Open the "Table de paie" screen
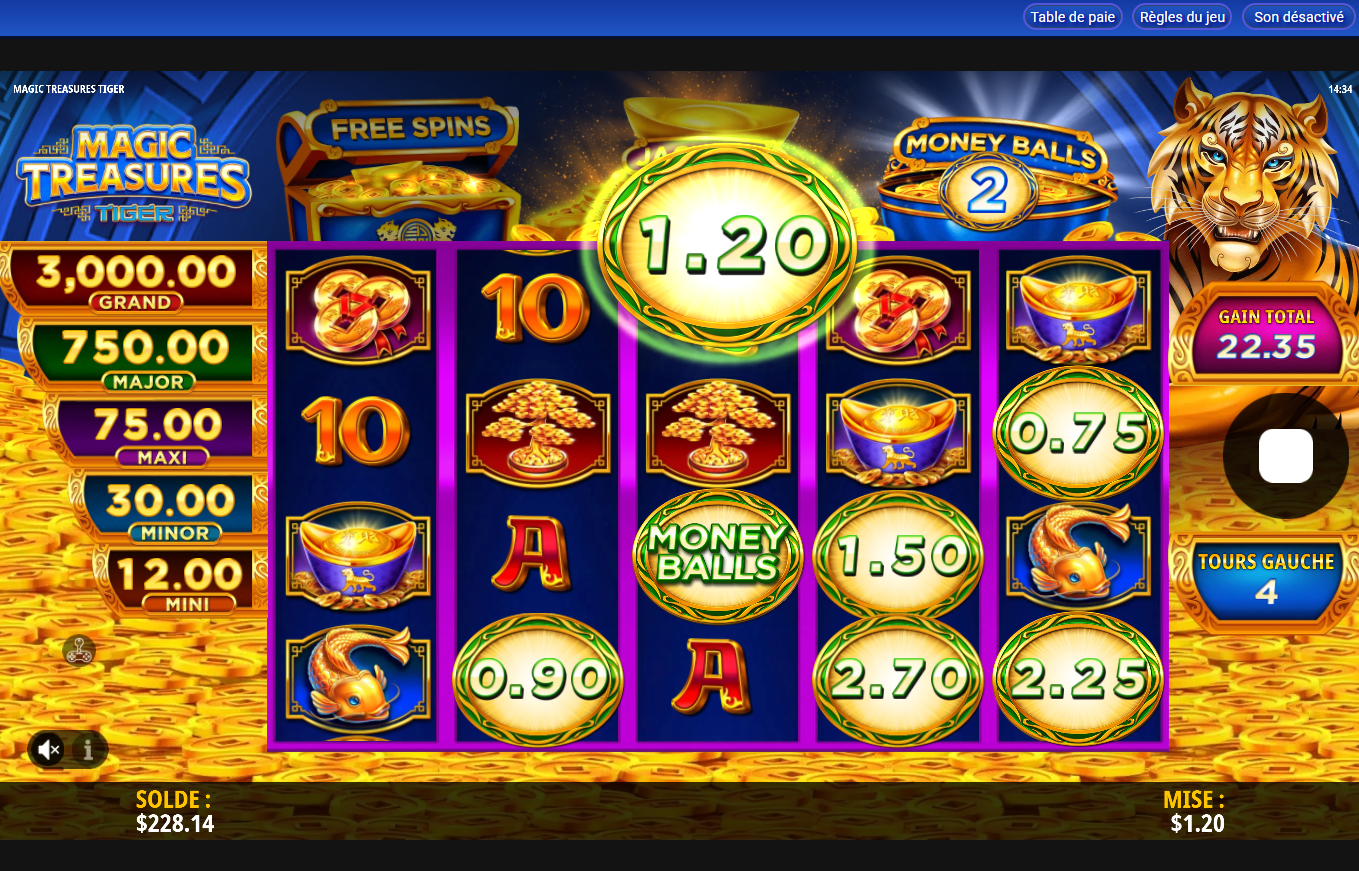Screen dimensions: 1359x871 click(1072, 16)
